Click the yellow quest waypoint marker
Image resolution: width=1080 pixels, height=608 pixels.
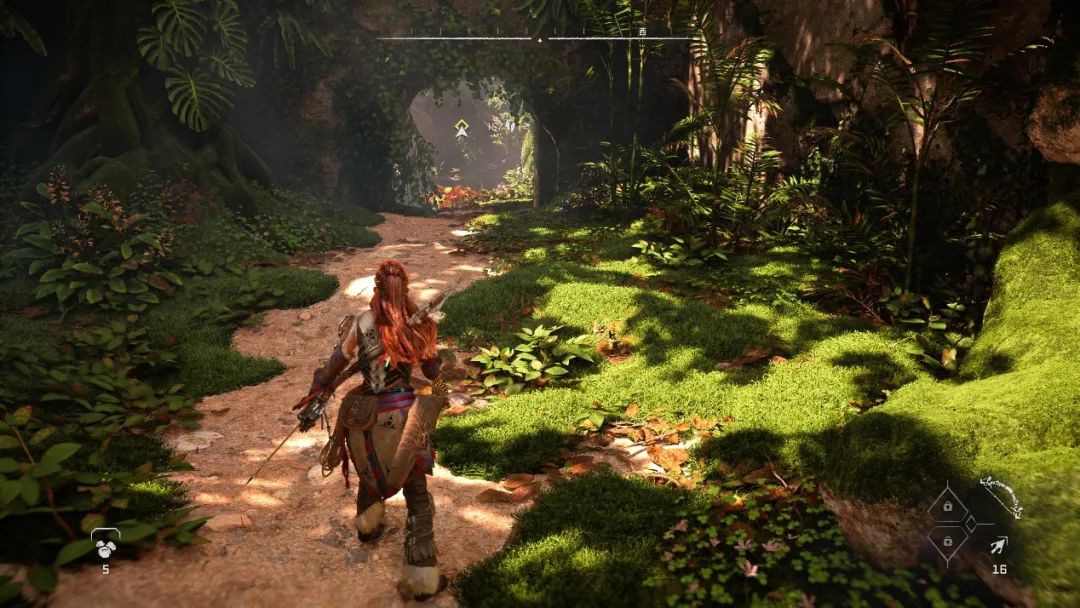pyautogui.click(x=461, y=128)
